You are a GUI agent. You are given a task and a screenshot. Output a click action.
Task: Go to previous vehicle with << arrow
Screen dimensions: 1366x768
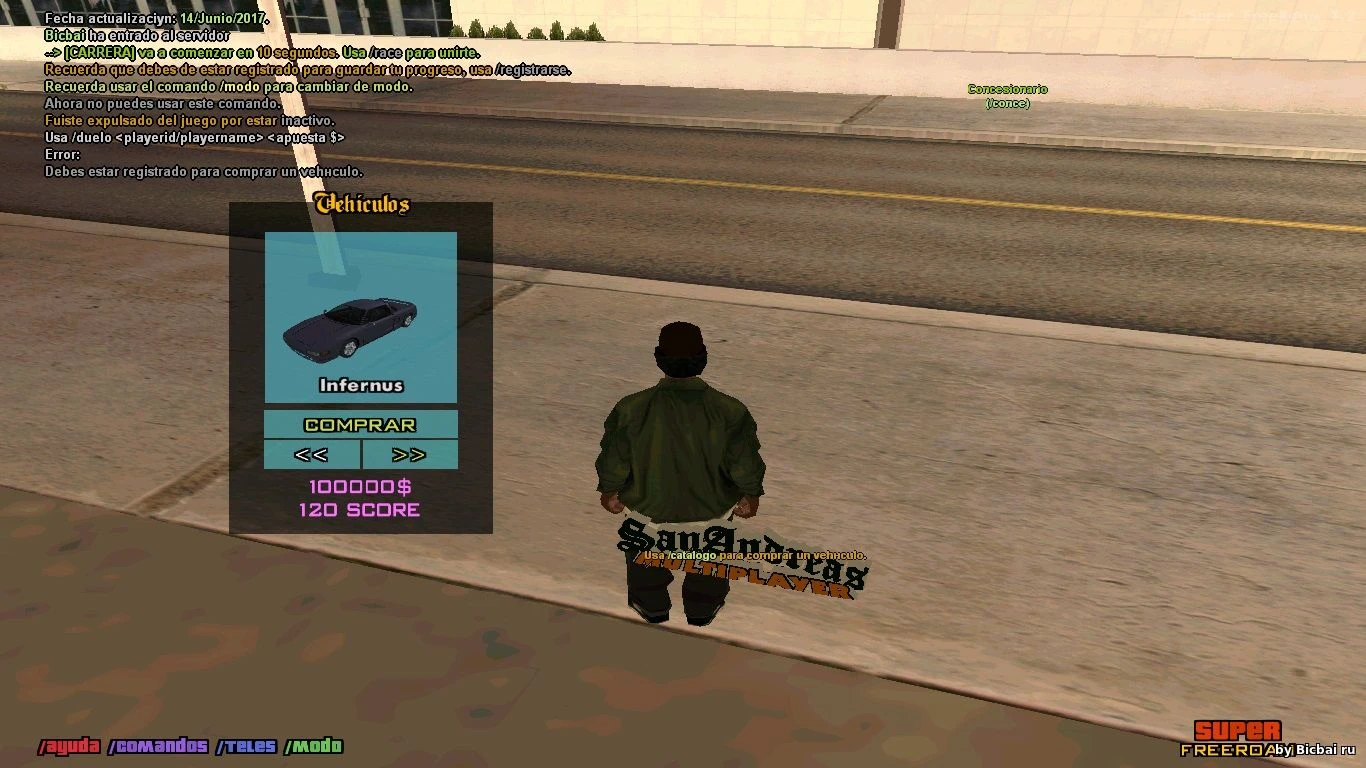[311, 455]
